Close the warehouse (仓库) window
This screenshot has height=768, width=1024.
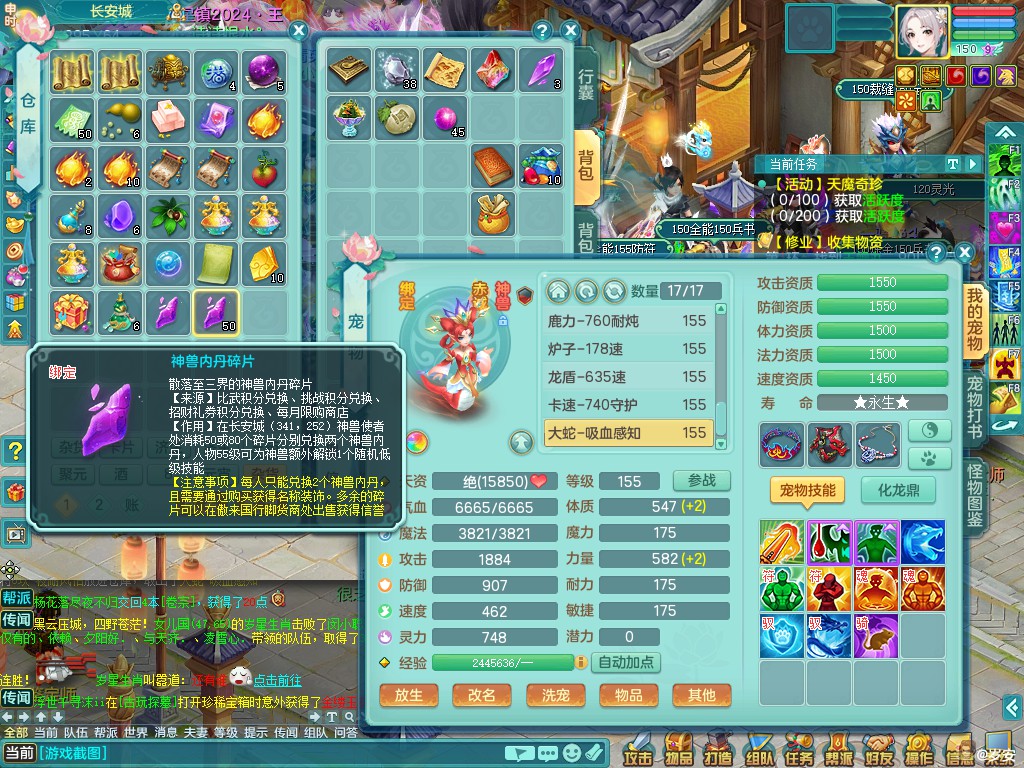point(298,31)
